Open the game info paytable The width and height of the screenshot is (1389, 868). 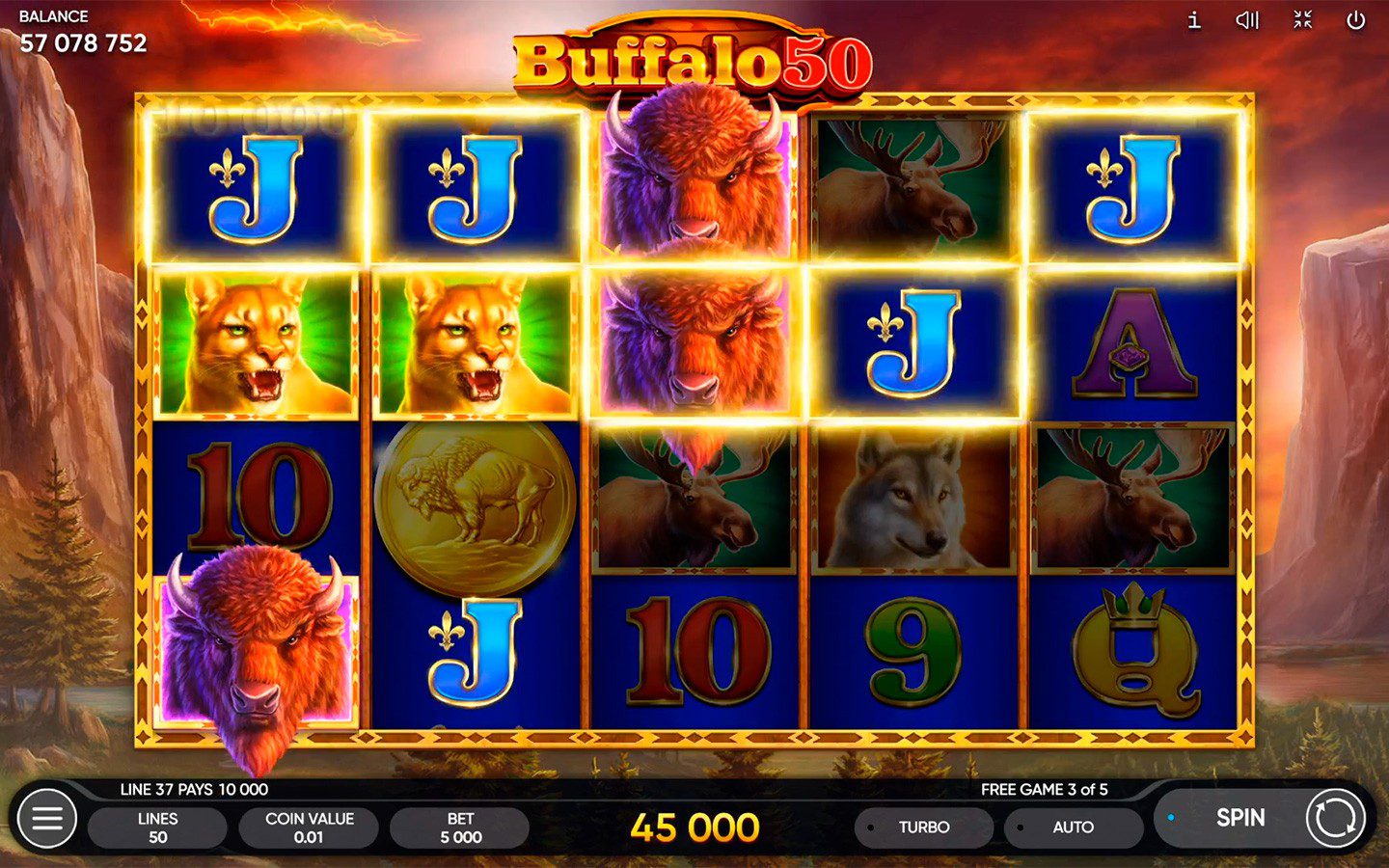point(1194,20)
